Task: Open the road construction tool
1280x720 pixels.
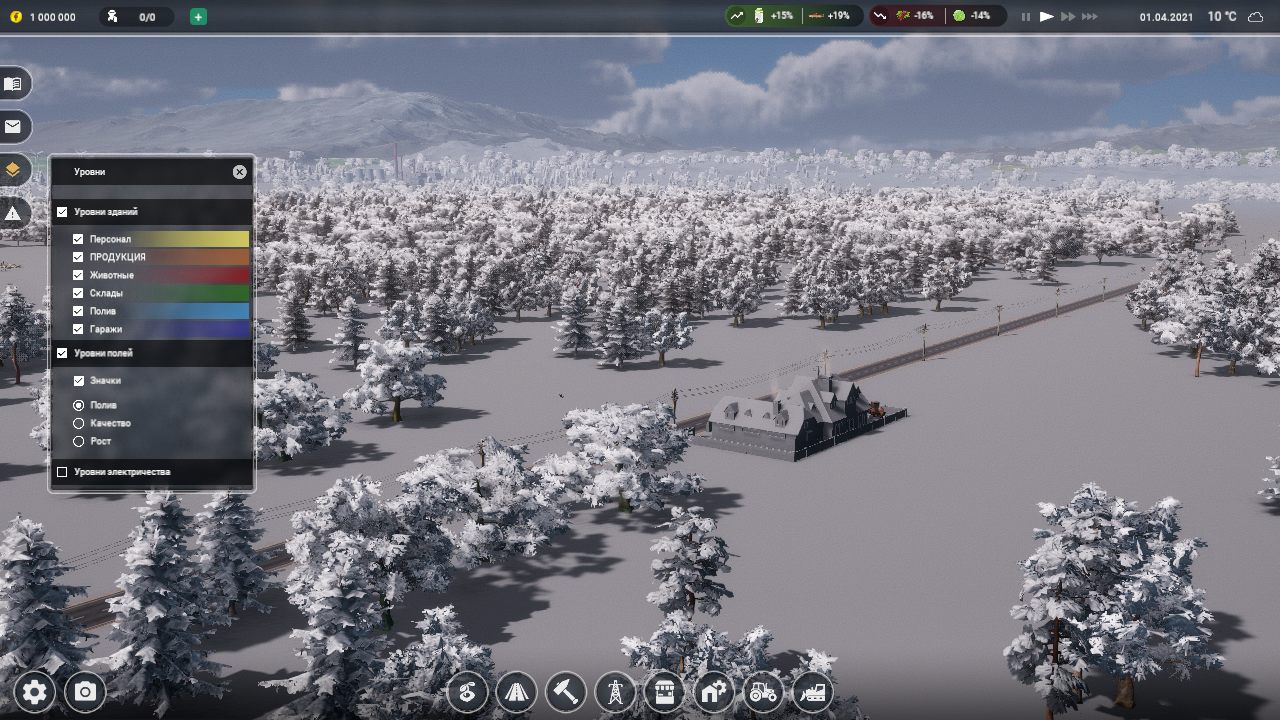Action: point(516,691)
